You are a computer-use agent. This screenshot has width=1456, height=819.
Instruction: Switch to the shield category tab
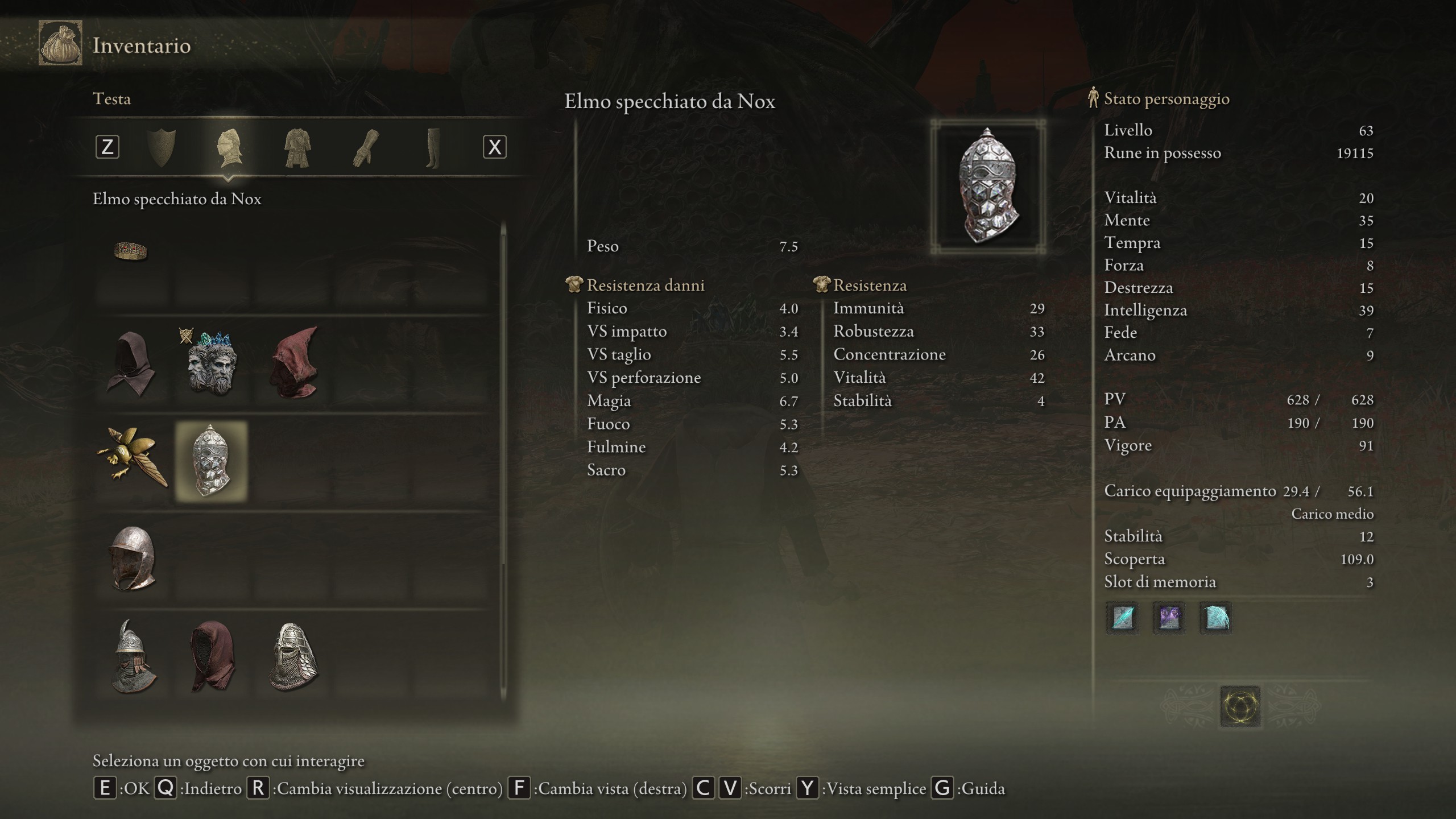point(161,148)
